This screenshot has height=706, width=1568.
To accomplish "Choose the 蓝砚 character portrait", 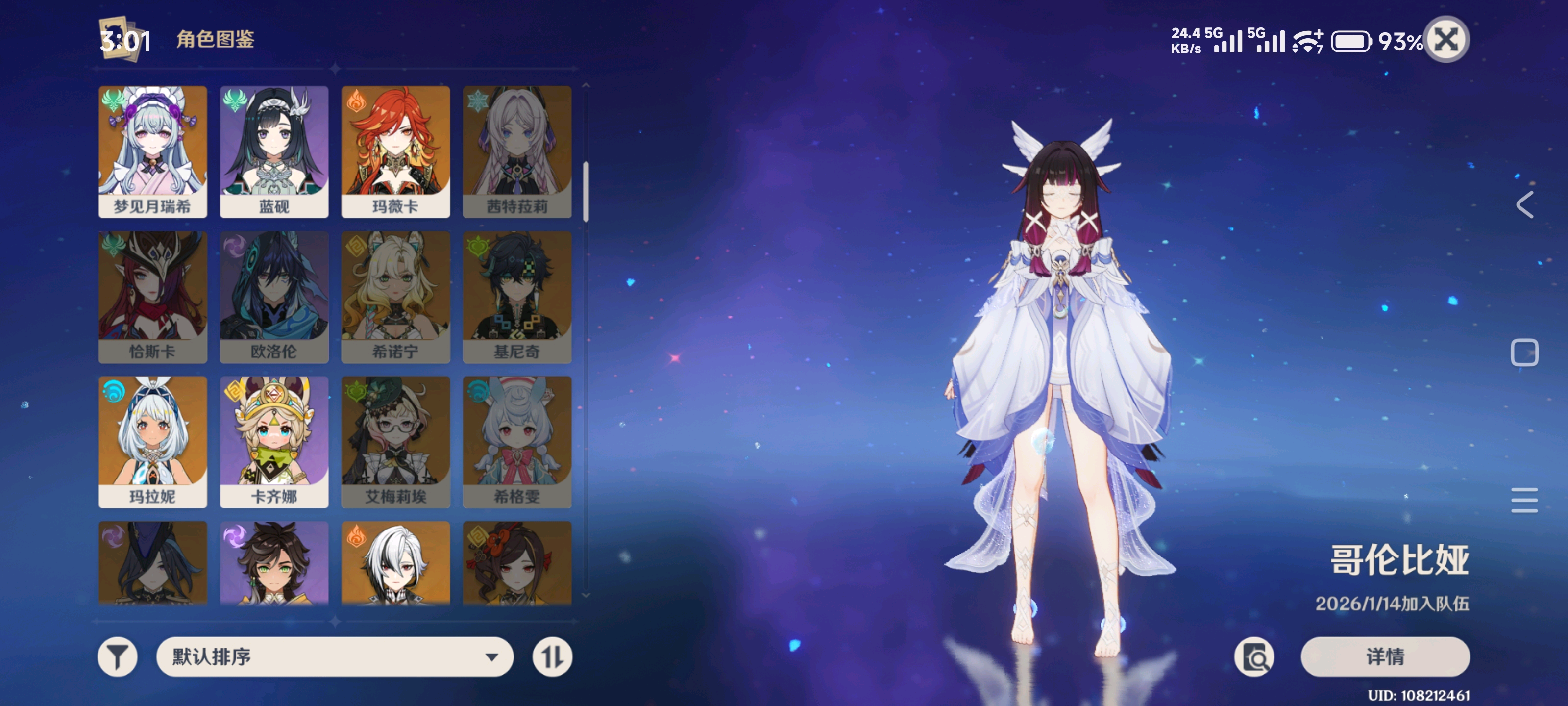I will [x=274, y=151].
